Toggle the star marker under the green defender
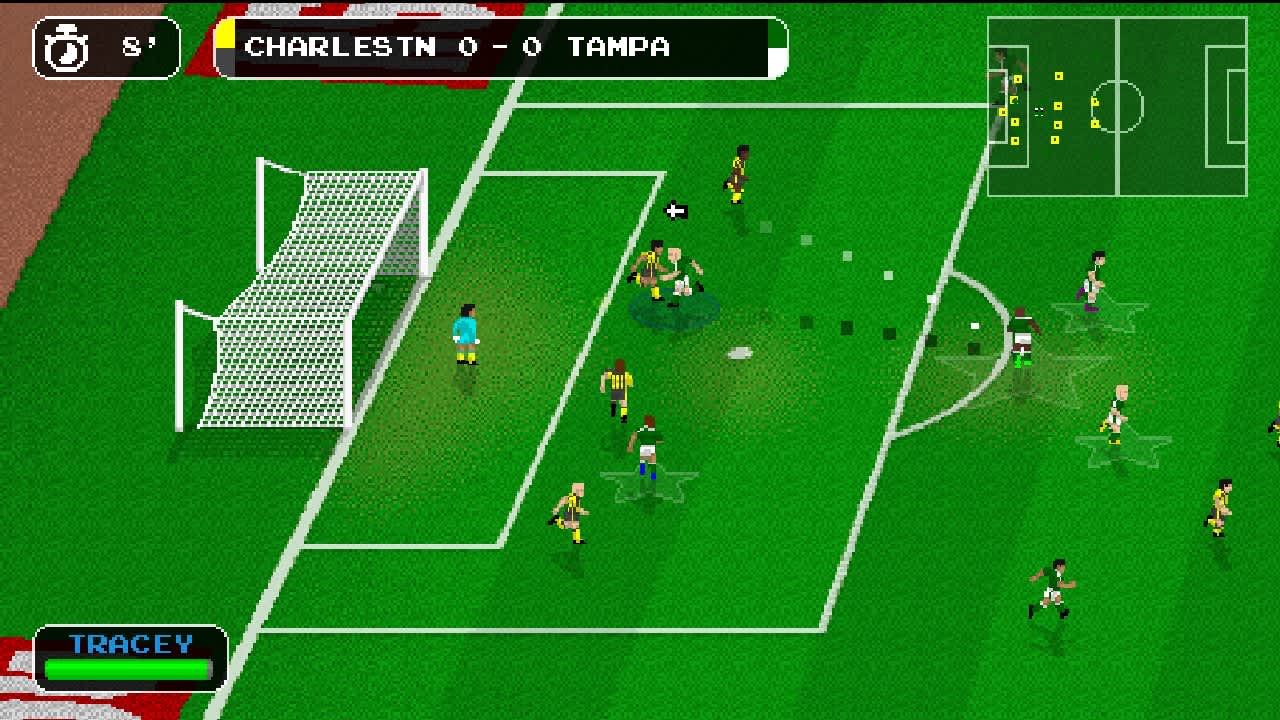Screen dimensions: 1280x720 tap(648, 480)
